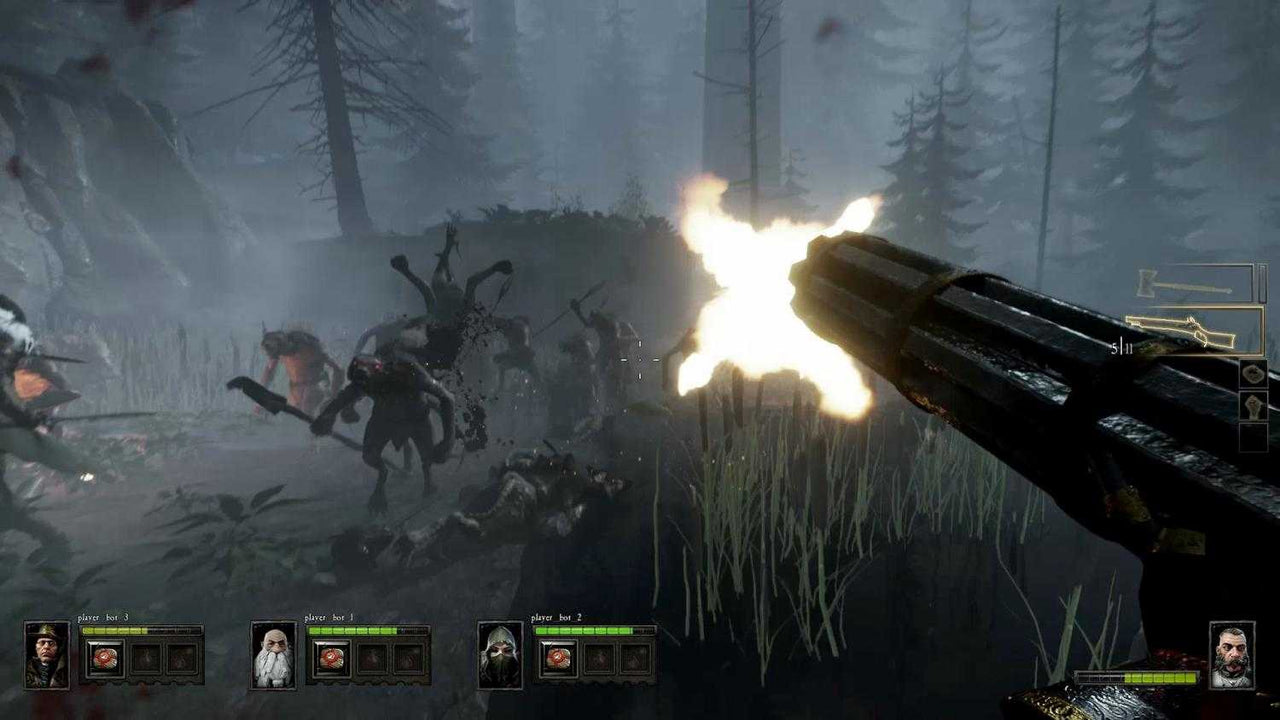Click player_bot_3's portrait frame
The image size is (1280, 720).
[46, 657]
